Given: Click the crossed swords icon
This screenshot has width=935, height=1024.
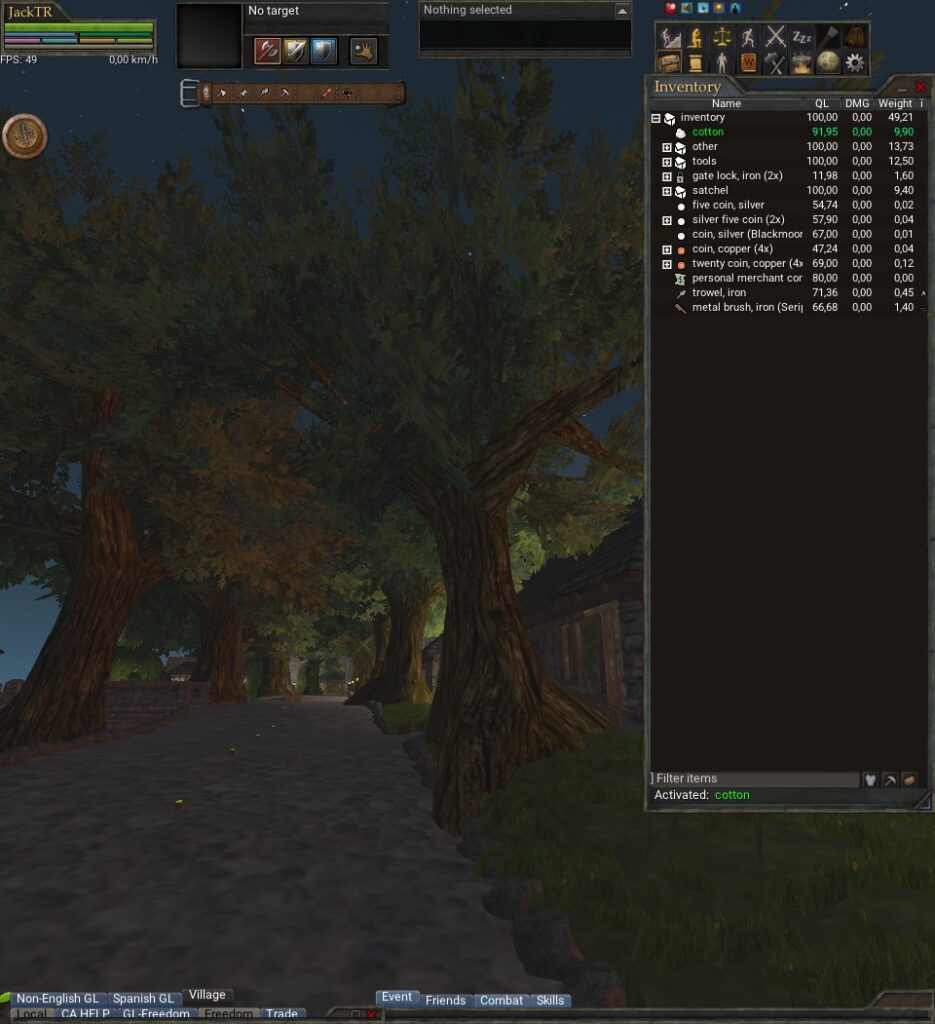Looking at the screenshot, I should pos(775,37).
